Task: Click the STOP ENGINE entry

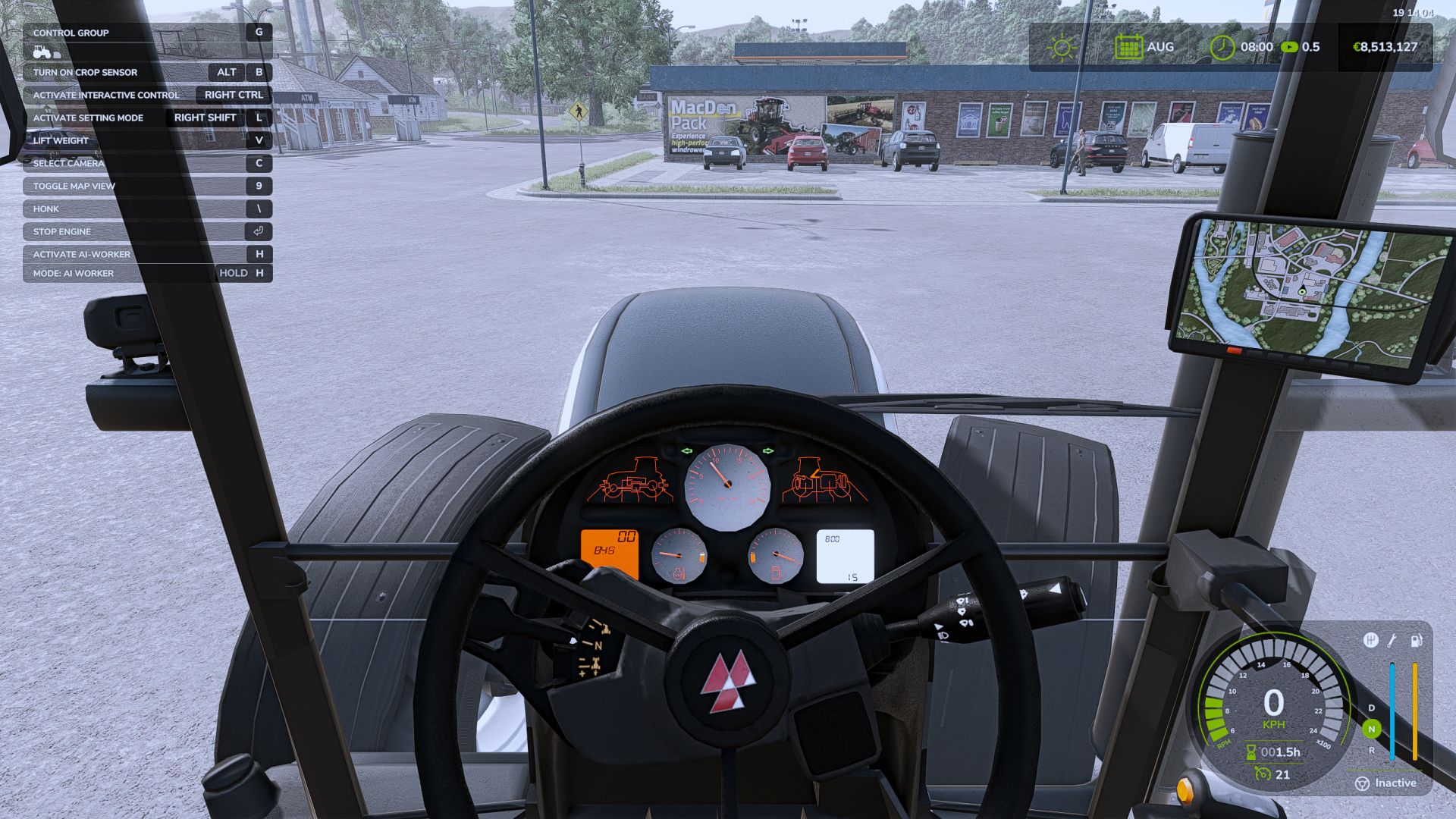Action: pyautogui.click(x=61, y=231)
